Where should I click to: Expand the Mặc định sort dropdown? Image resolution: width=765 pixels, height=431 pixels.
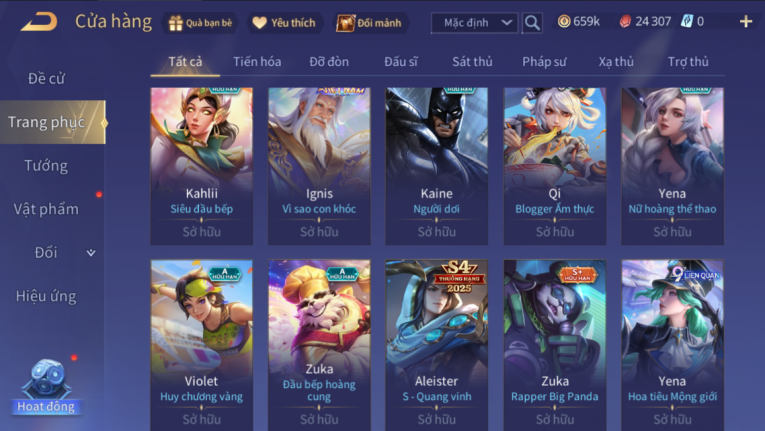pos(474,22)
